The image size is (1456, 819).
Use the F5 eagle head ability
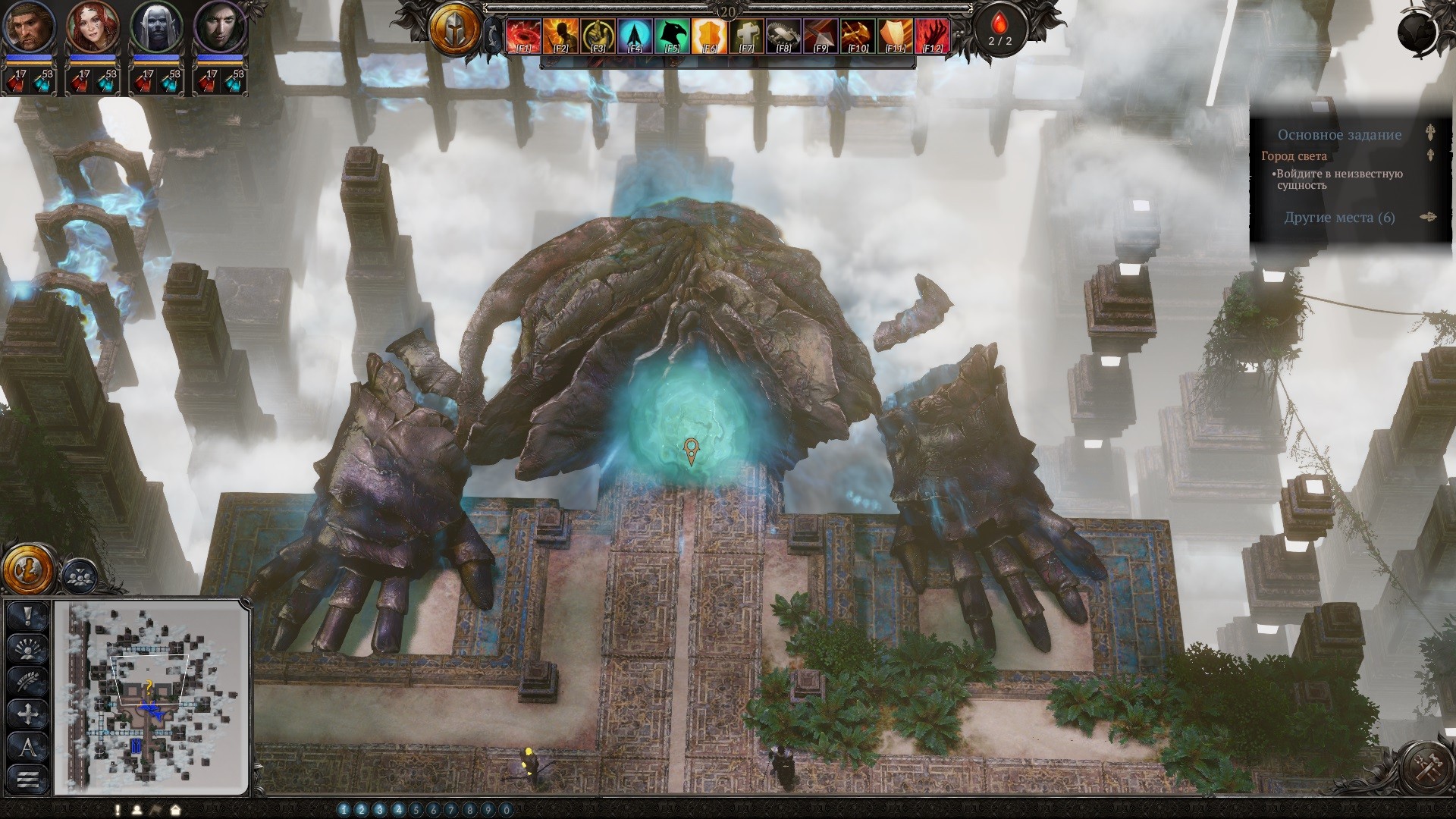[673, 36]
